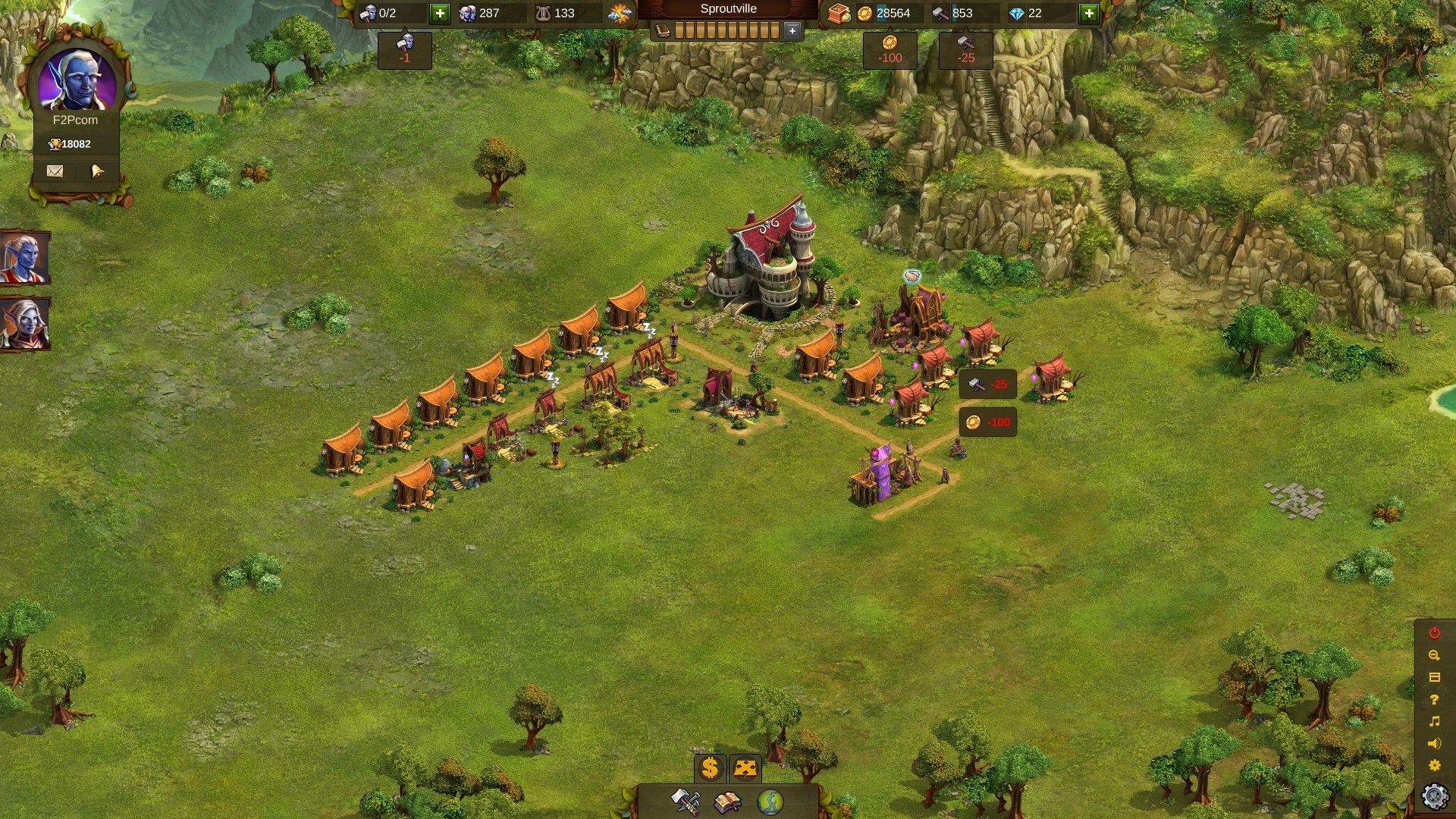This screenshot has height=819, width=1456.
Task: Open the build menu hammer icon
Action: (686, 802)
